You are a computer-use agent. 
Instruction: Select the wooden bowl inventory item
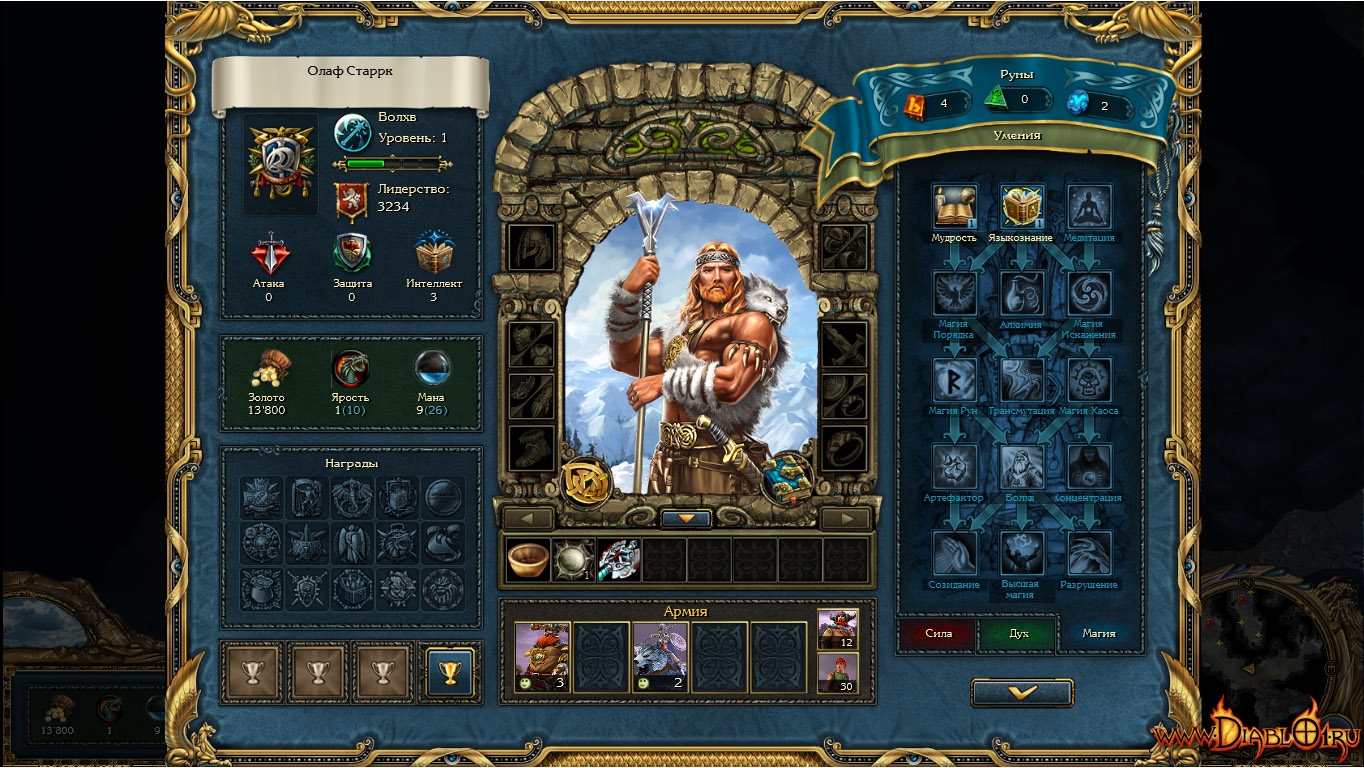coord(528,560)
